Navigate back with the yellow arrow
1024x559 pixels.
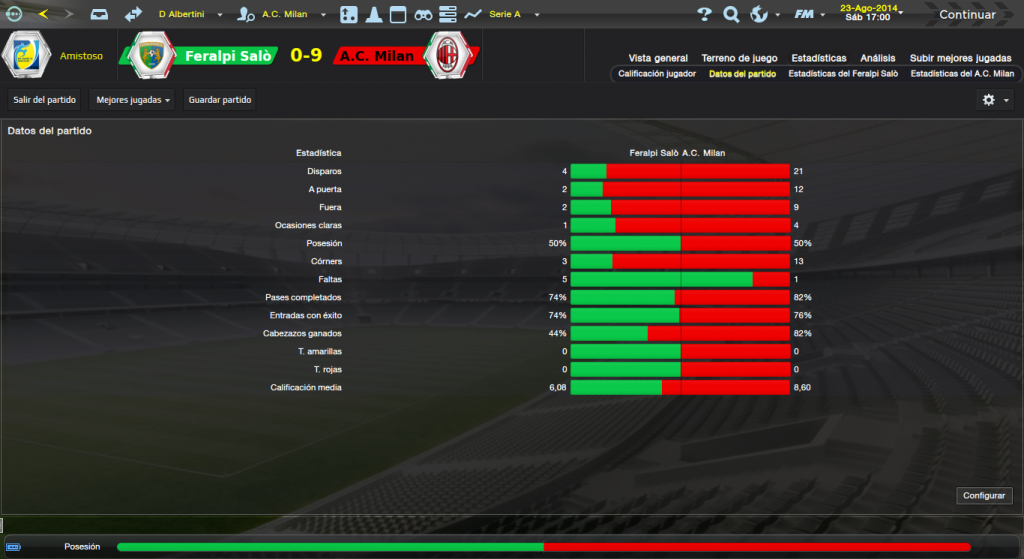(x=42, y=15)
